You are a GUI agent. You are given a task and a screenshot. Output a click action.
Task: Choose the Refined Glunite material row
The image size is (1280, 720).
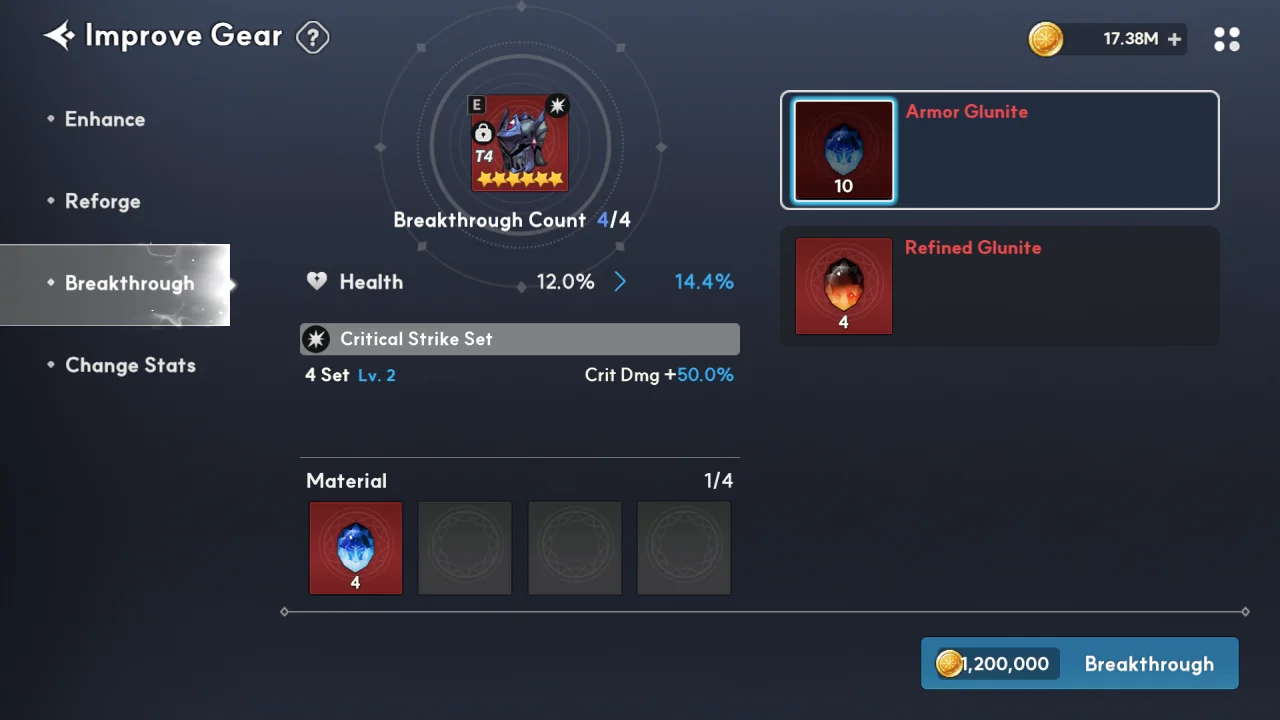coord(999,286)
